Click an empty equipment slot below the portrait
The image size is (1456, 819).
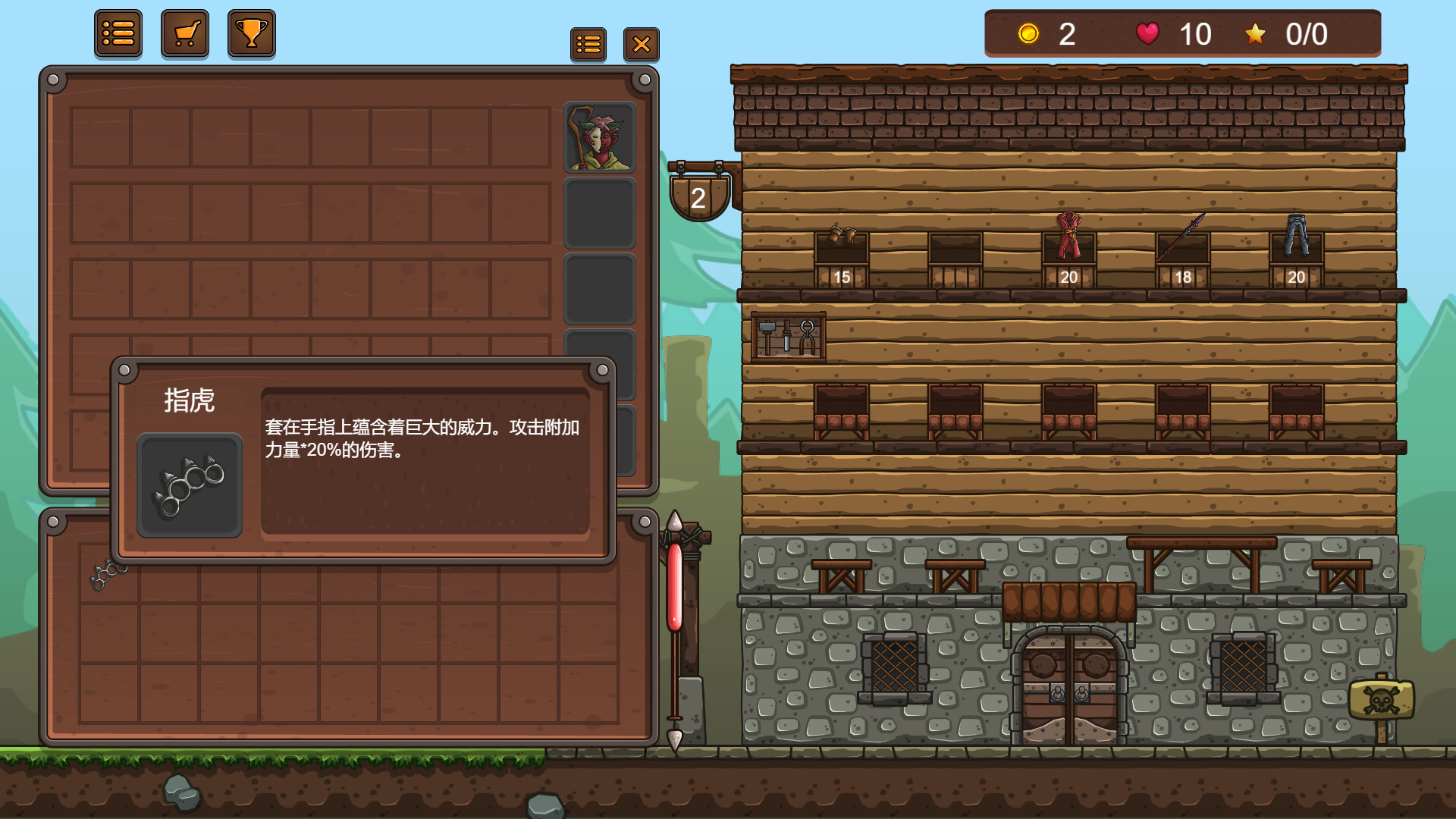click(600, 213)
